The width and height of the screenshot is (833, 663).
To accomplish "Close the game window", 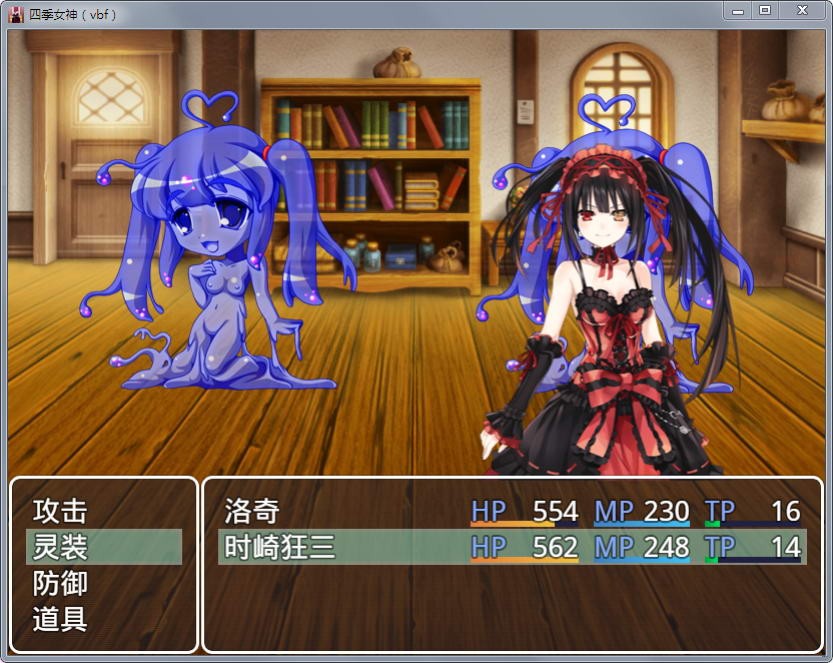I will tap(802, 10).
